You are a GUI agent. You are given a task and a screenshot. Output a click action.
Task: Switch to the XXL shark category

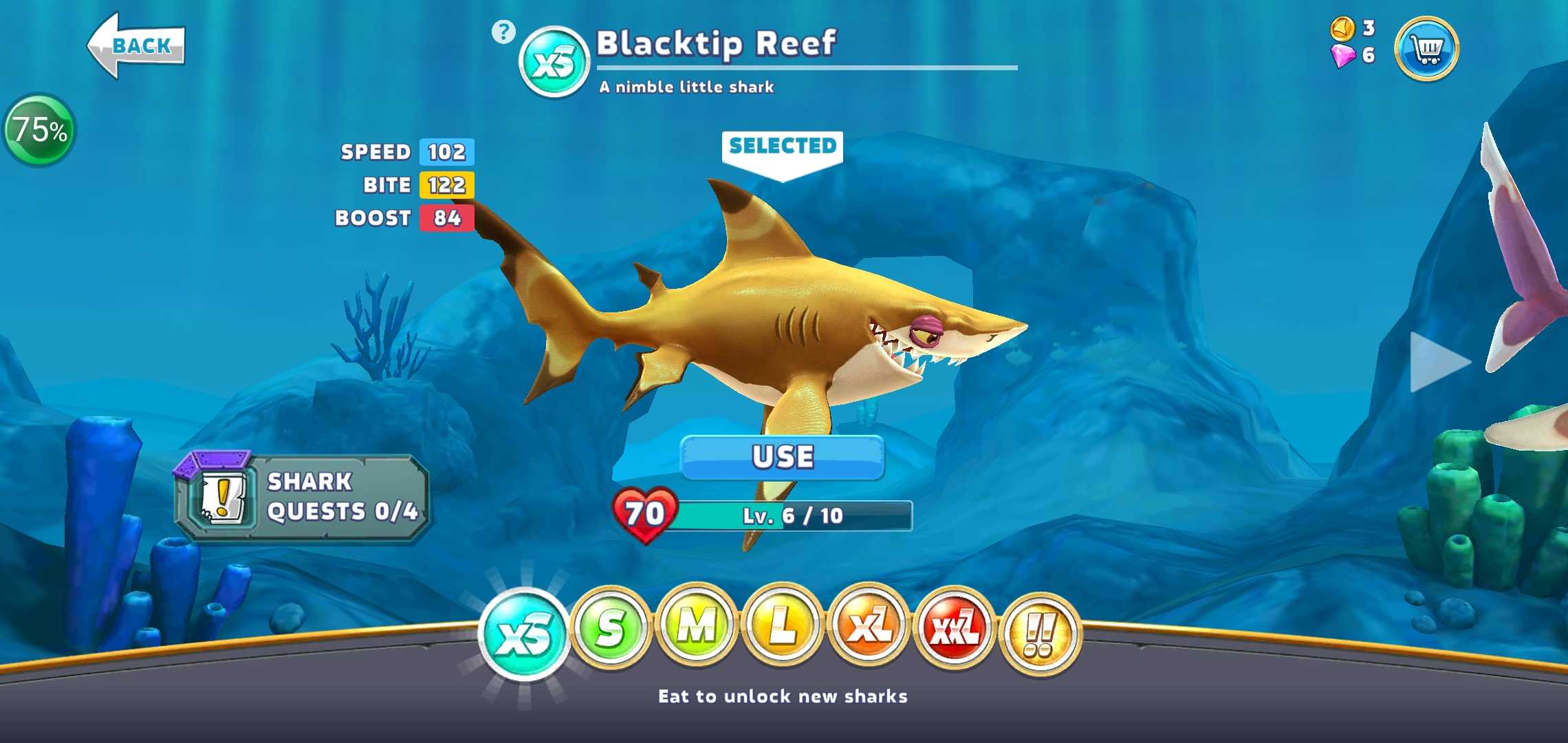coord(955,628)
